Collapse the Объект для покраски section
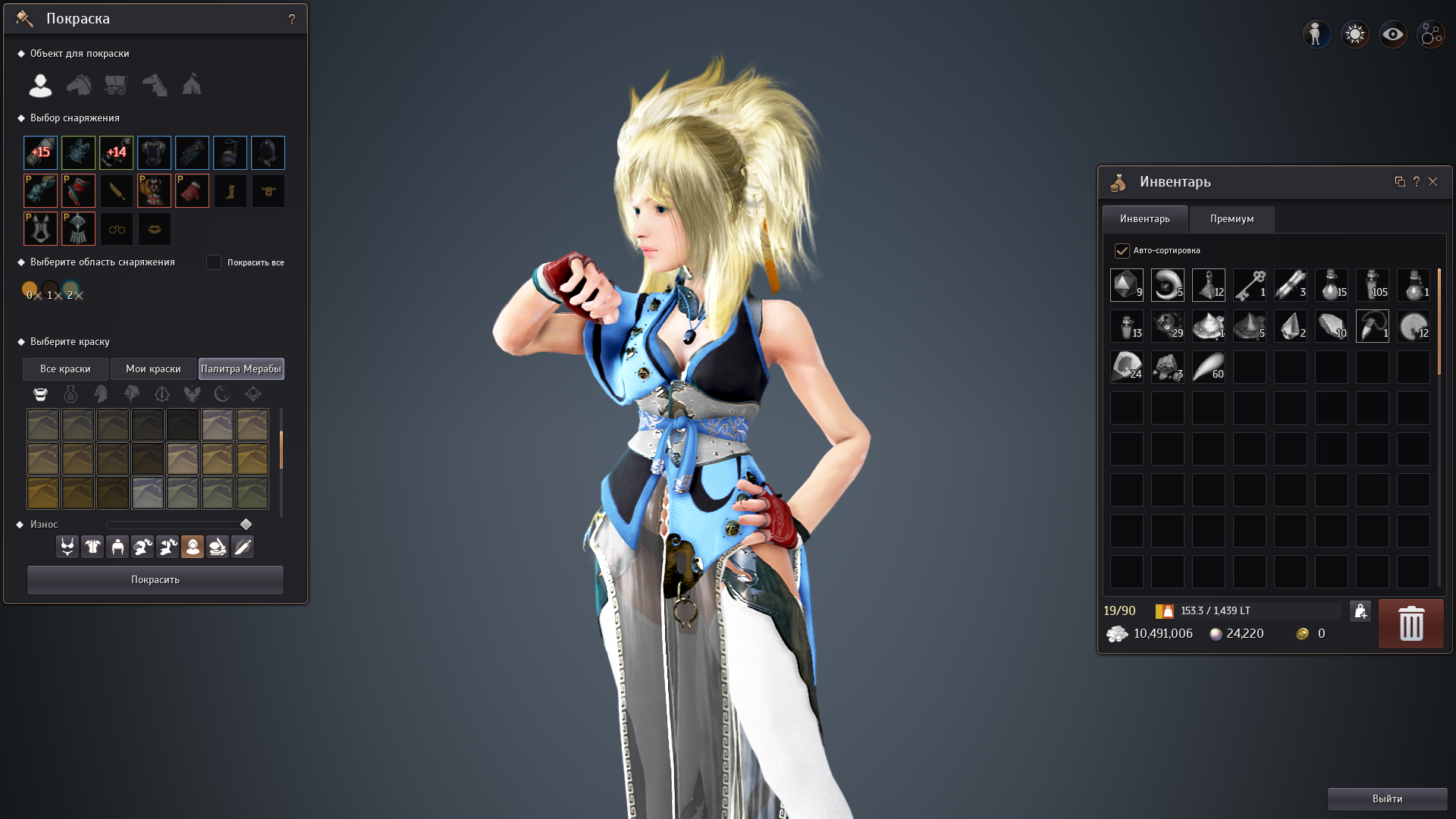 (20, 53)
